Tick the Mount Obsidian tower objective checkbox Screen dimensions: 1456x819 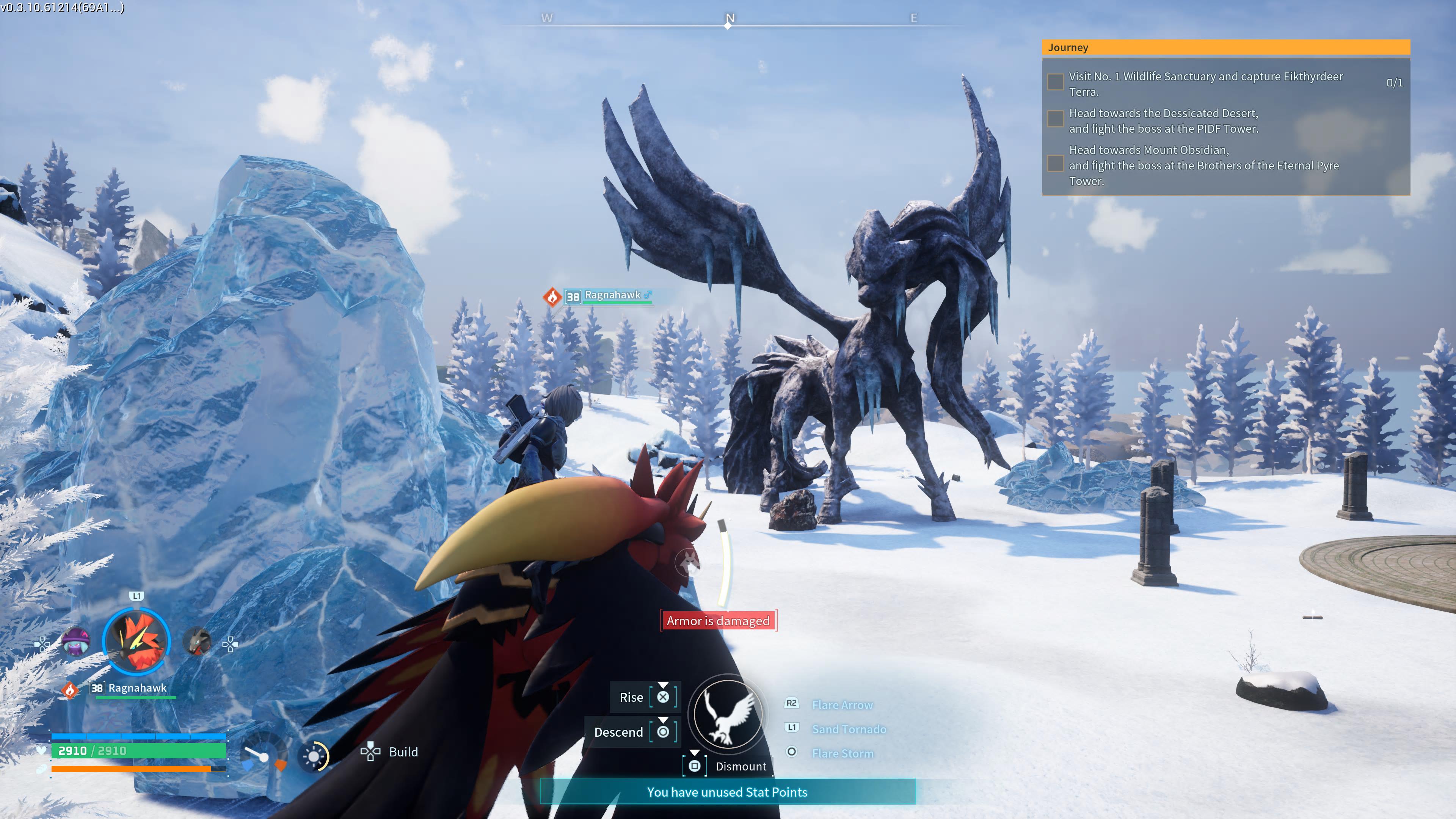[x=1055, y=164]
